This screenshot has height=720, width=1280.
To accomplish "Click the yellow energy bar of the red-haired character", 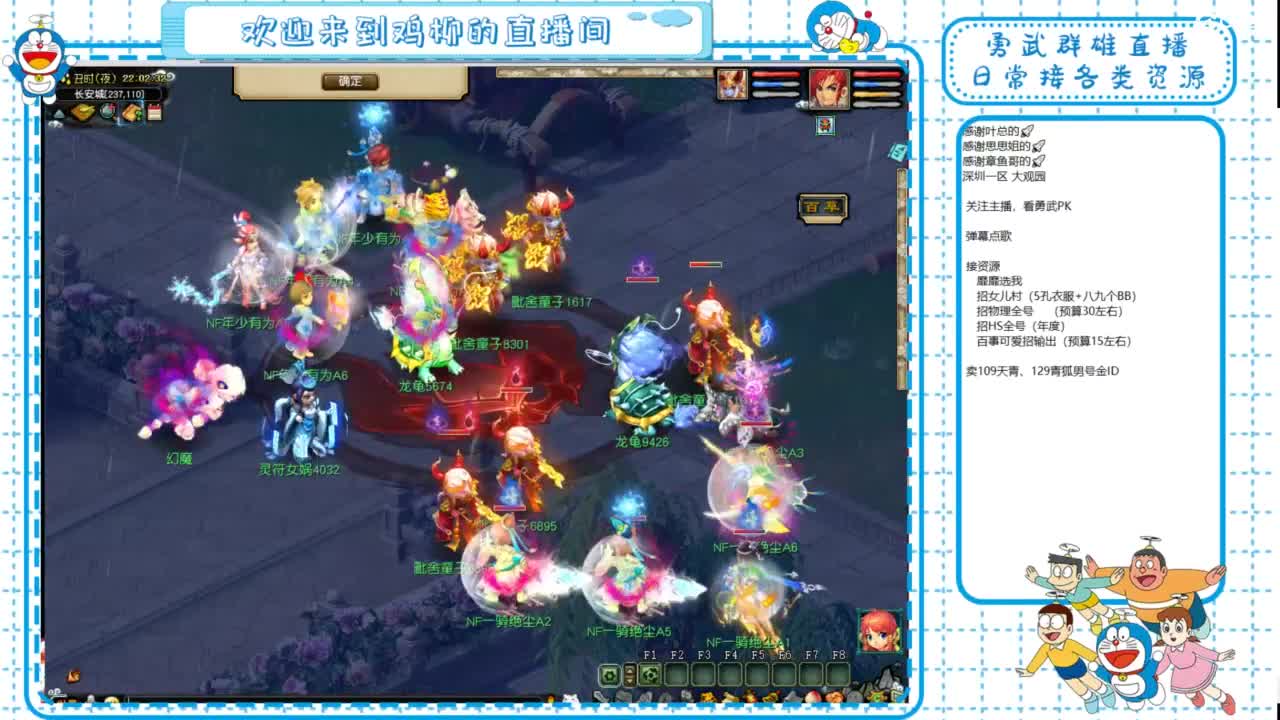I will 876,93.
